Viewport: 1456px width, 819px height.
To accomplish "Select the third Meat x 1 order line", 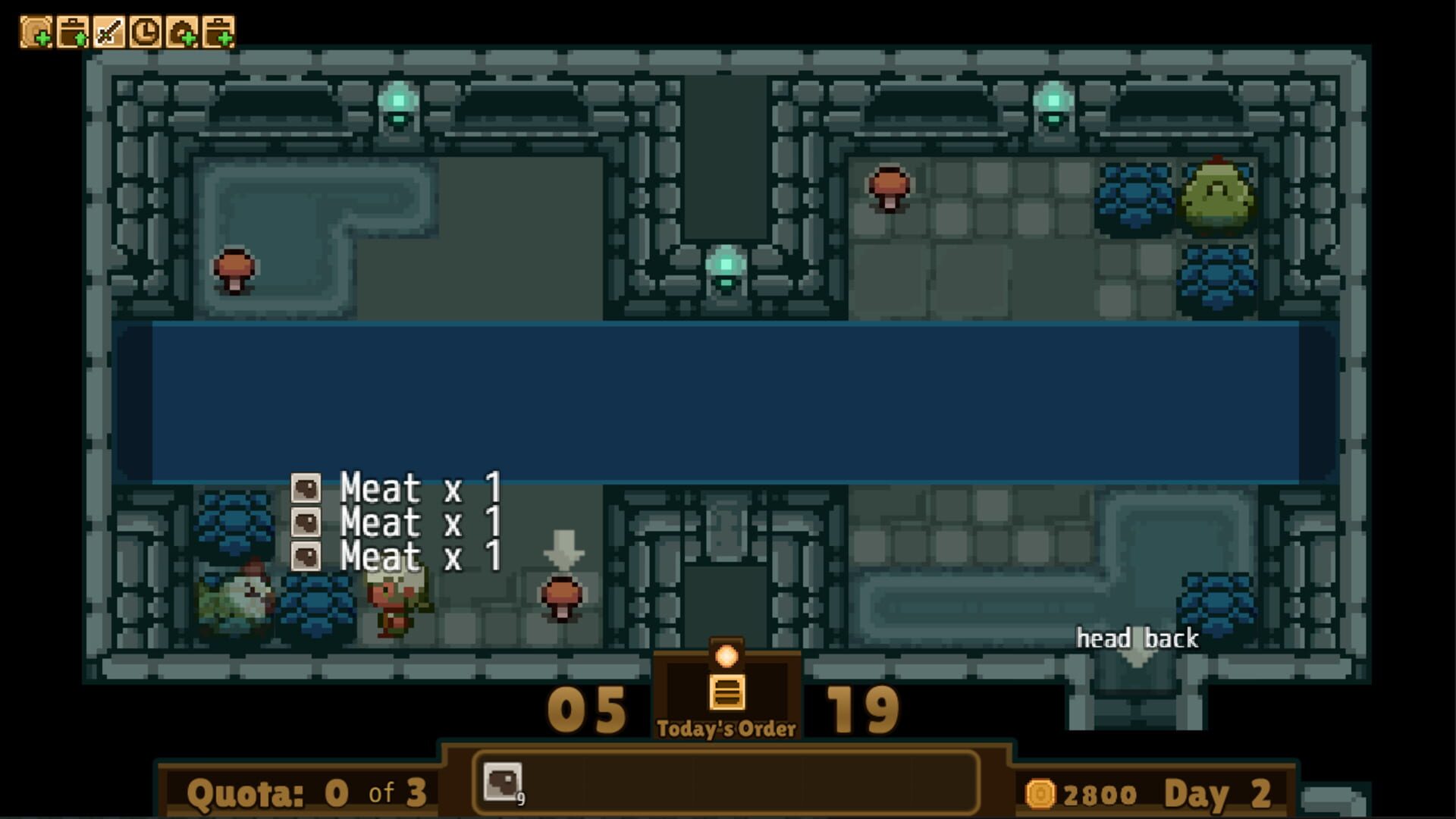I will coord(419,557).
